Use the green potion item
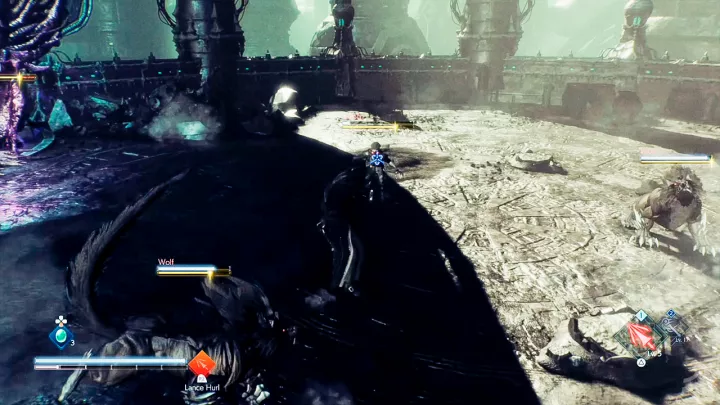The width and height of the screenshot is (720, 405). (x=62, y=338)
